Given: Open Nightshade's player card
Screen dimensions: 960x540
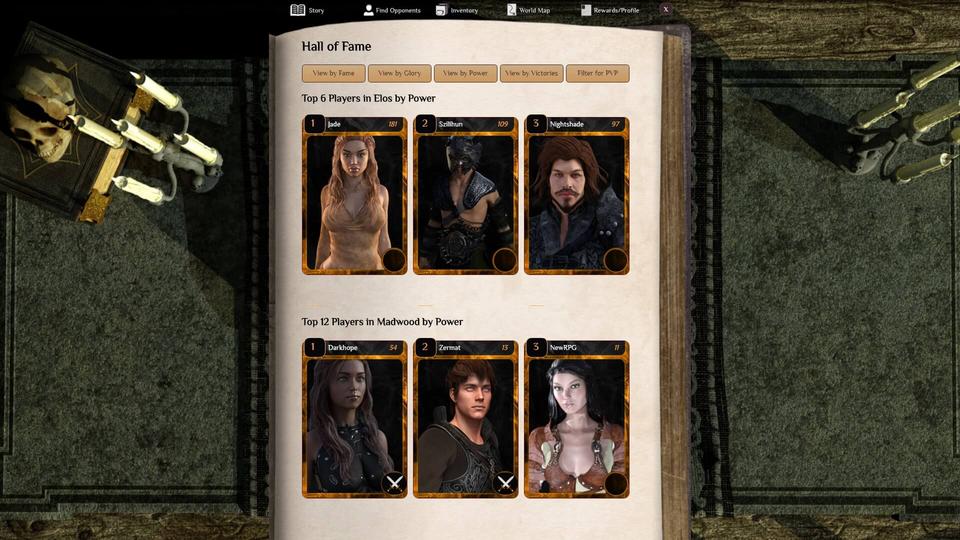Looking at the screenshot, I should pyautogui.click(x=576, y=200).
